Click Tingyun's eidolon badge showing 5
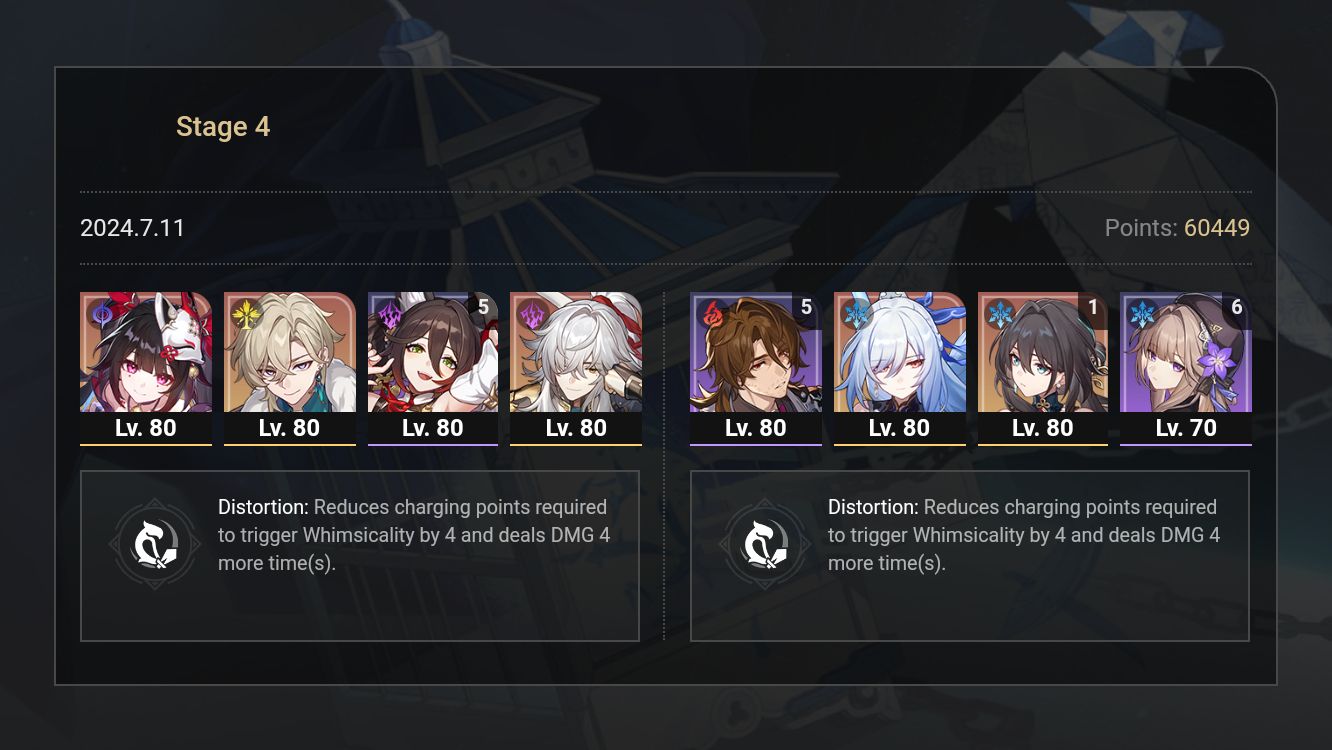Image resolution: width=1332 pixels, height=750 pixels. (x=484, y=308)
